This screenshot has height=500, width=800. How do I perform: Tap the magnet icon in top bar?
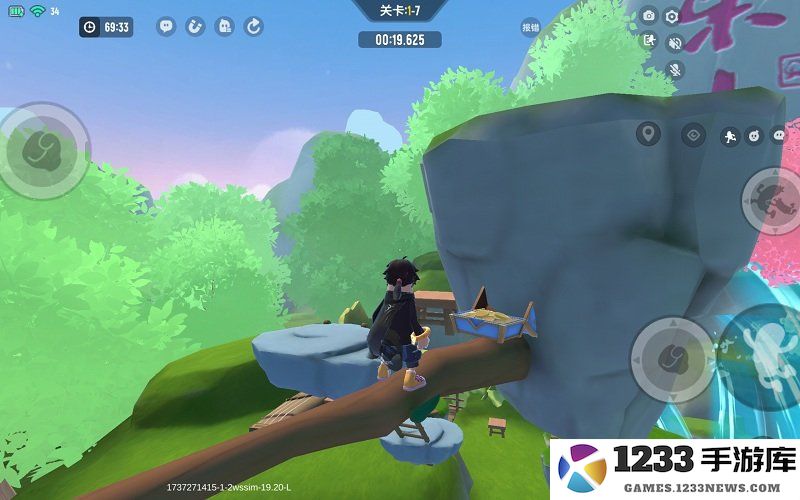[195, 27]
